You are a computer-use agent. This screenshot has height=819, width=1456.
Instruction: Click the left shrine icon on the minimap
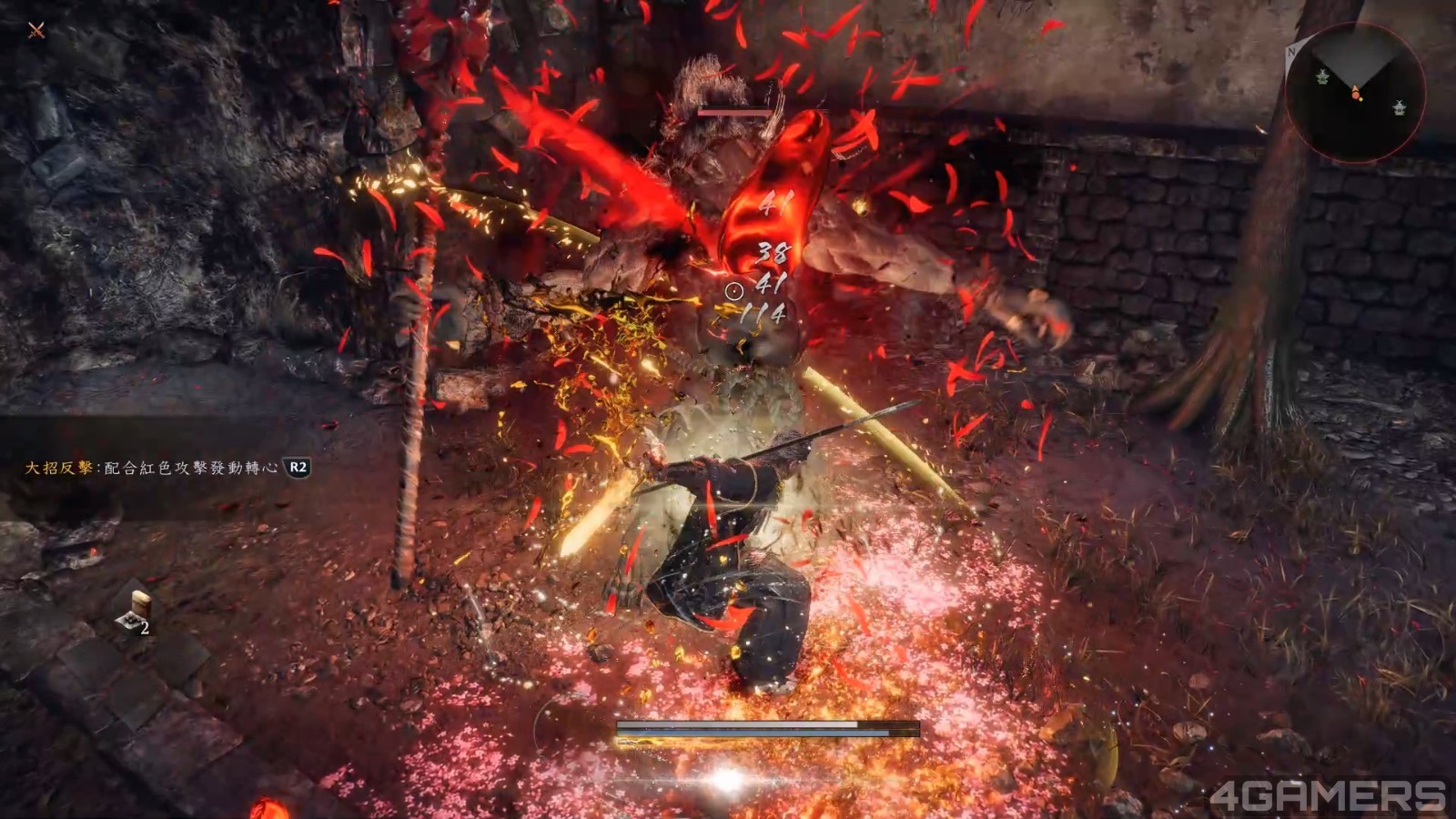1322,77
